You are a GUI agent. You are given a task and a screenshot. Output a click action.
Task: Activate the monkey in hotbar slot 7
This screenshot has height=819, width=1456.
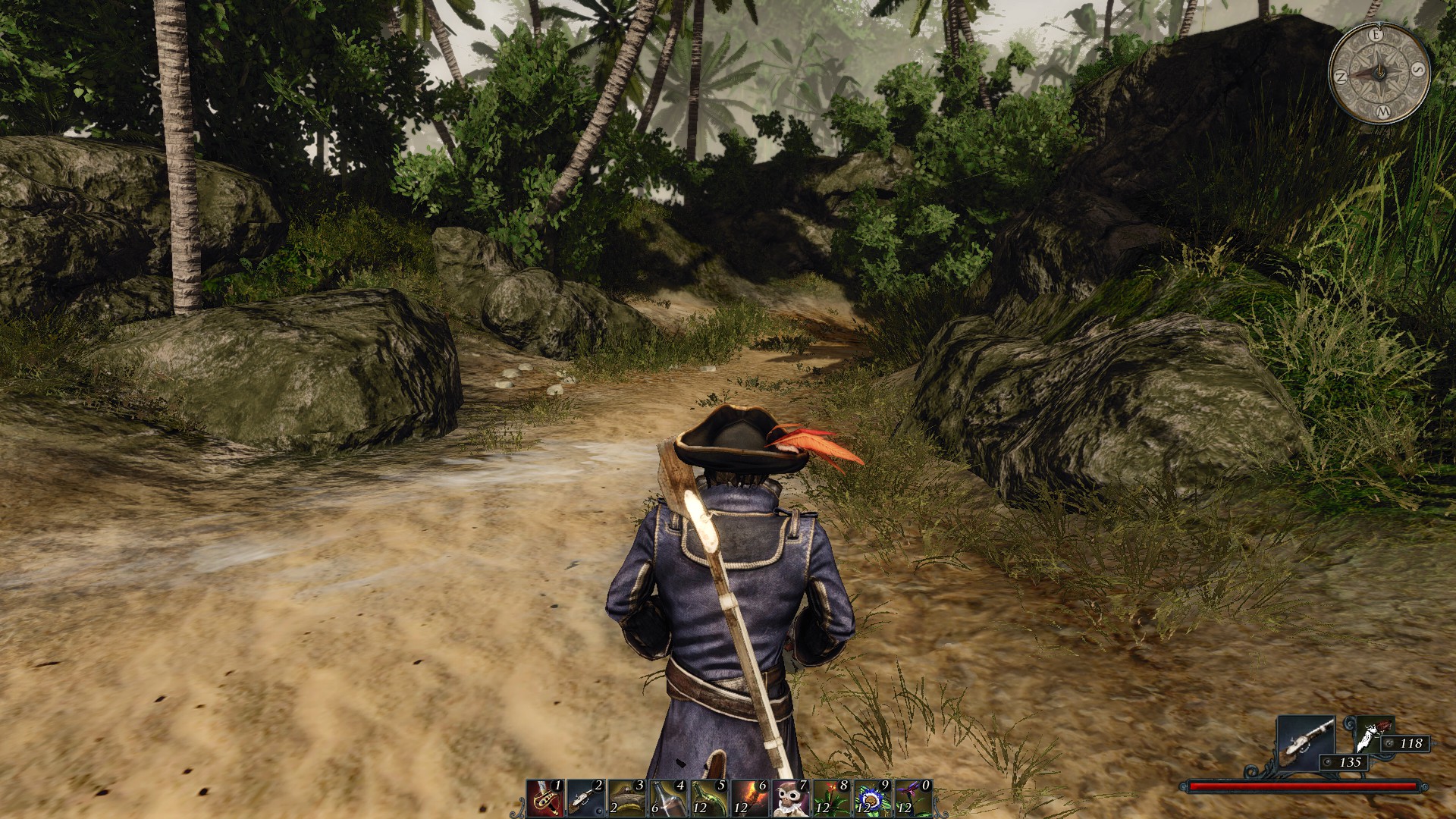point(790,798)
